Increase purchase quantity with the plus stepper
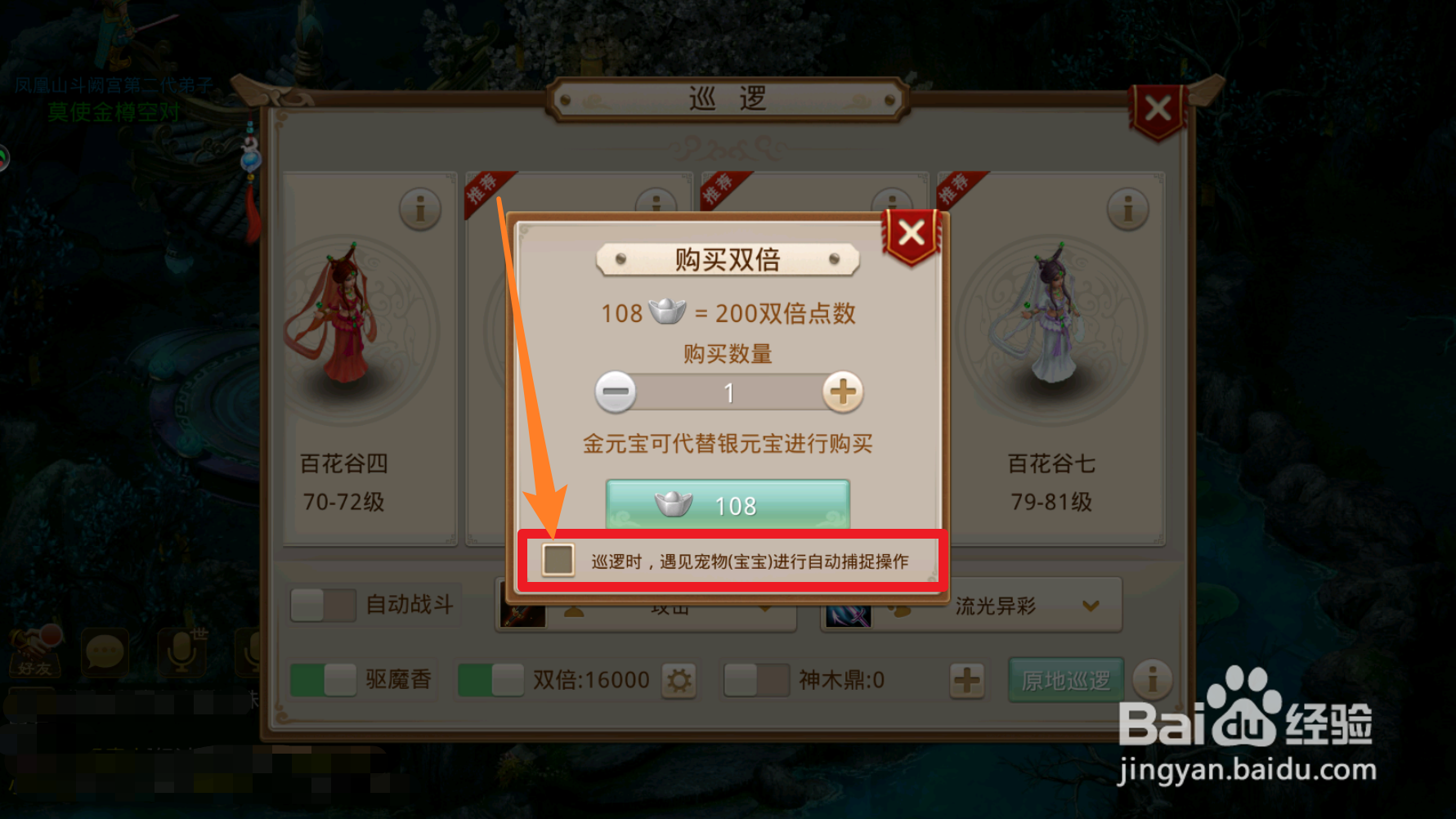The width and height of the screenshot is (1456, 819). (x=843, y=392)
